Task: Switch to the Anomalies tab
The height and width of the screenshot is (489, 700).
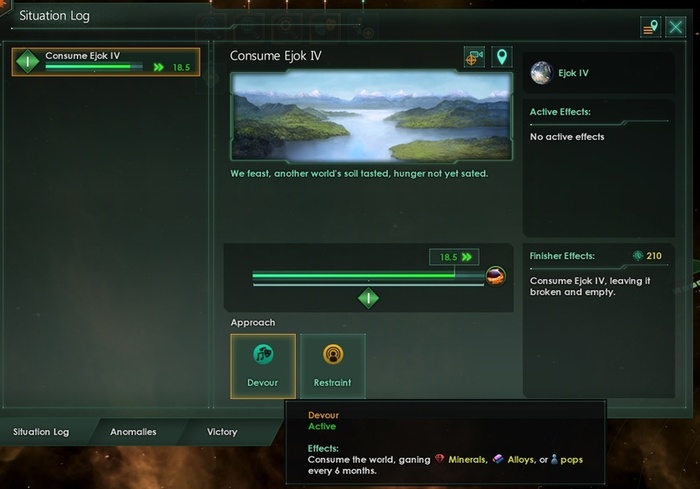Action: 133,432
